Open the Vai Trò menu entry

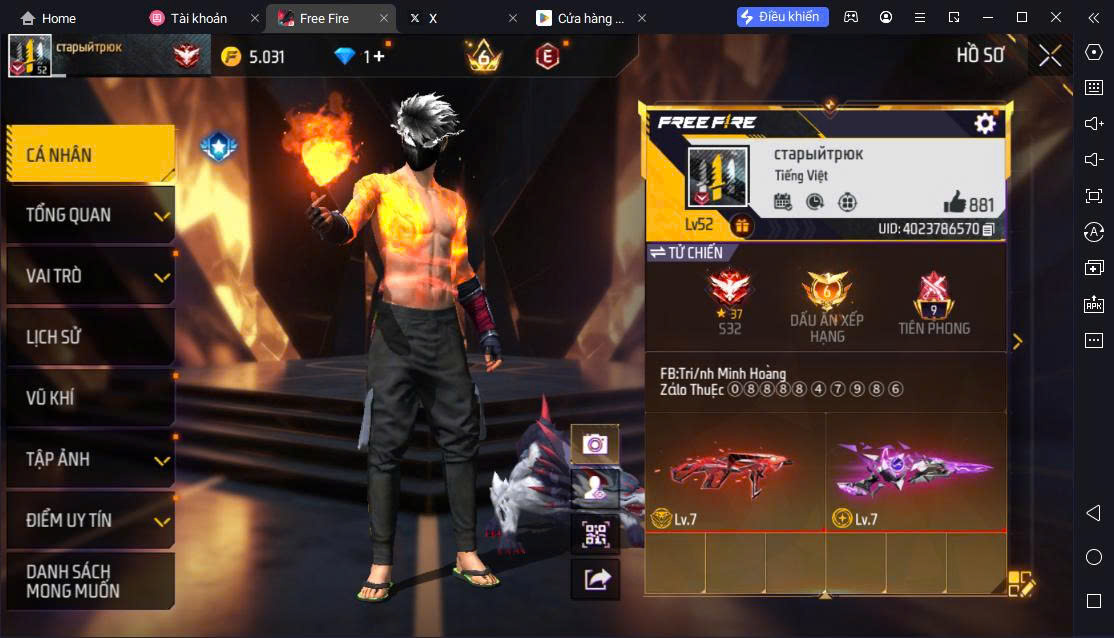[90, 276]
